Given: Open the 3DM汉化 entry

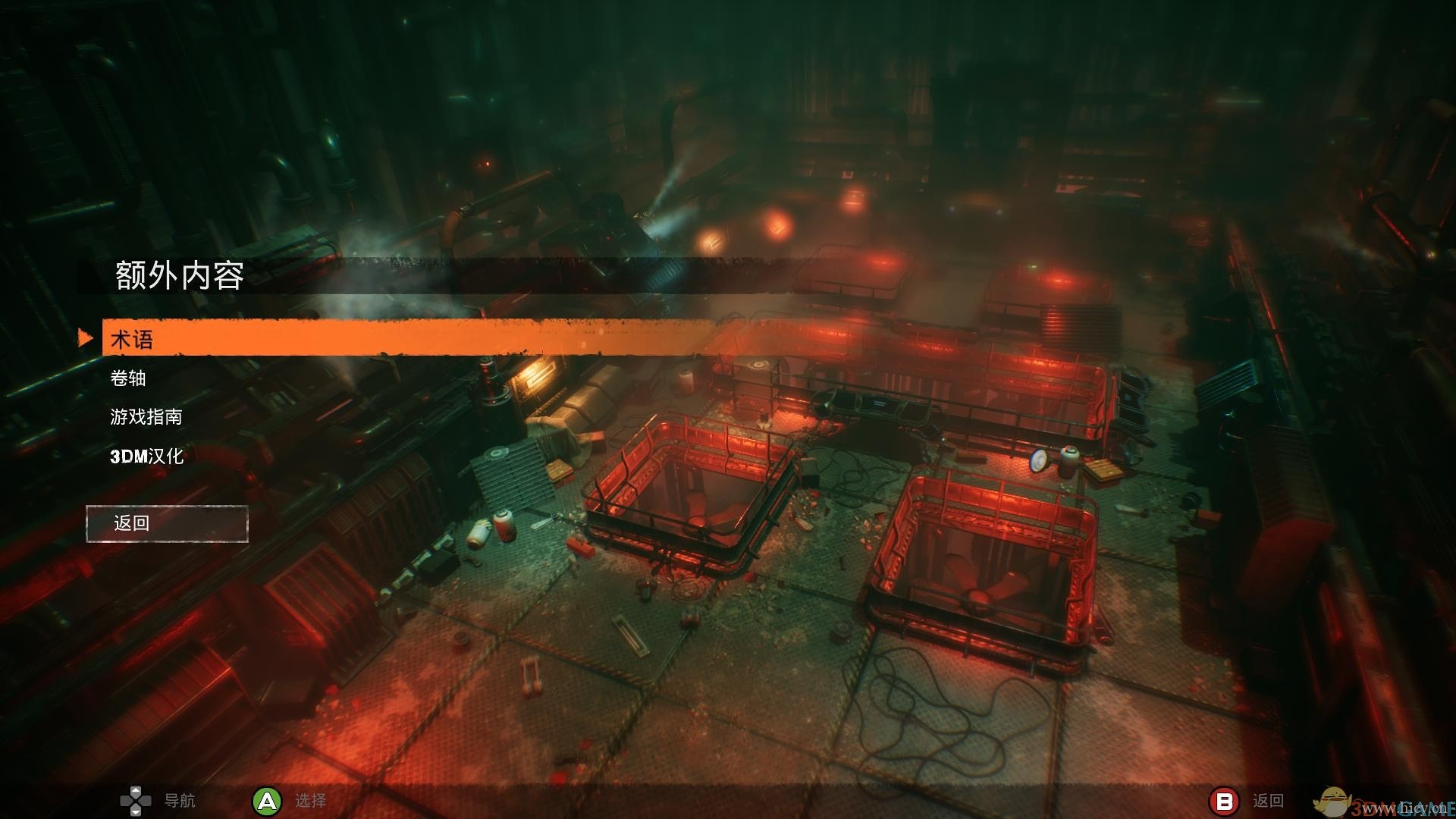Looking at the screenshot, I should pos(147,456).
